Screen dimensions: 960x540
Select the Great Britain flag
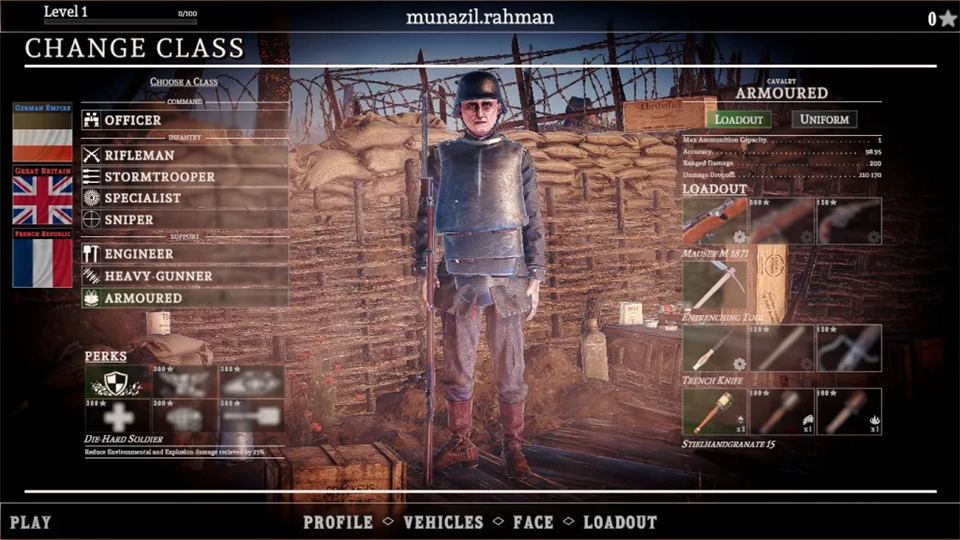[x=42, y=195]
